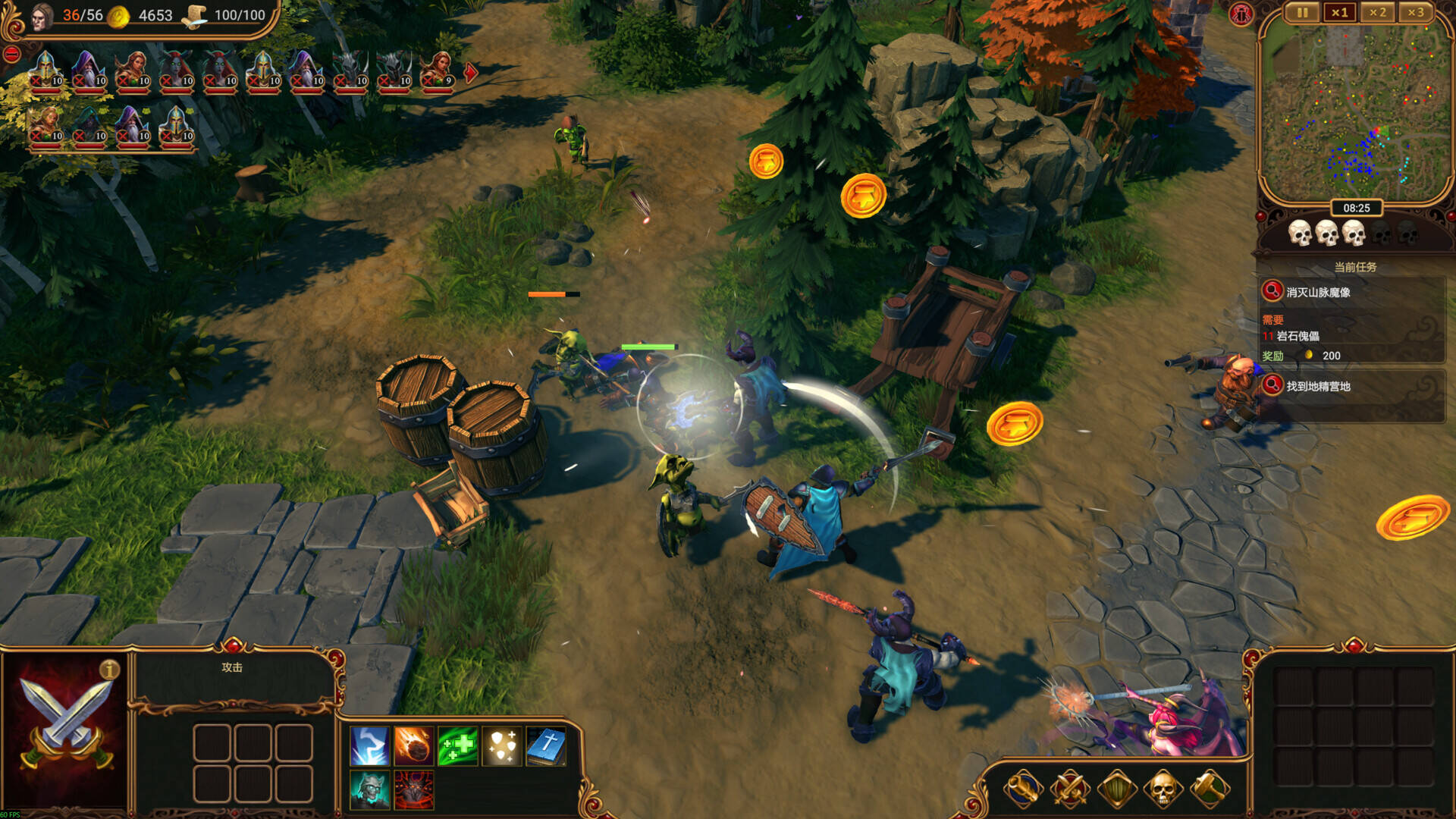Cast the blue lightning spell
Viewport: 1456px width, 819px height.
(x=370, y=746)
